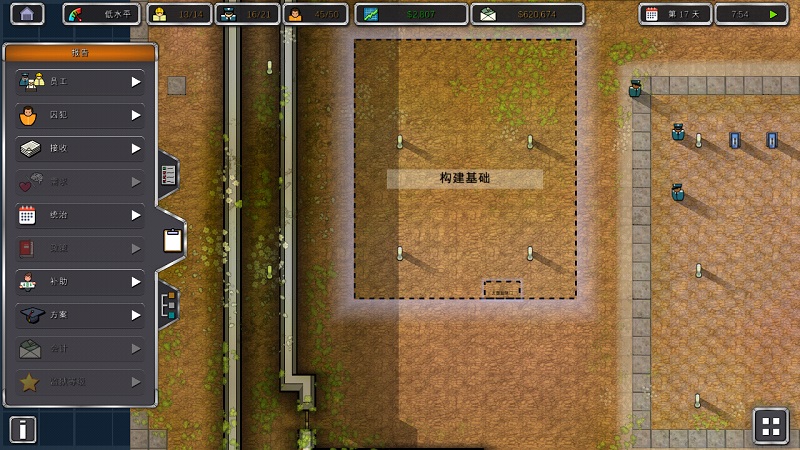
Task: Click the worker staff count icon
Action: click(158, 14)
